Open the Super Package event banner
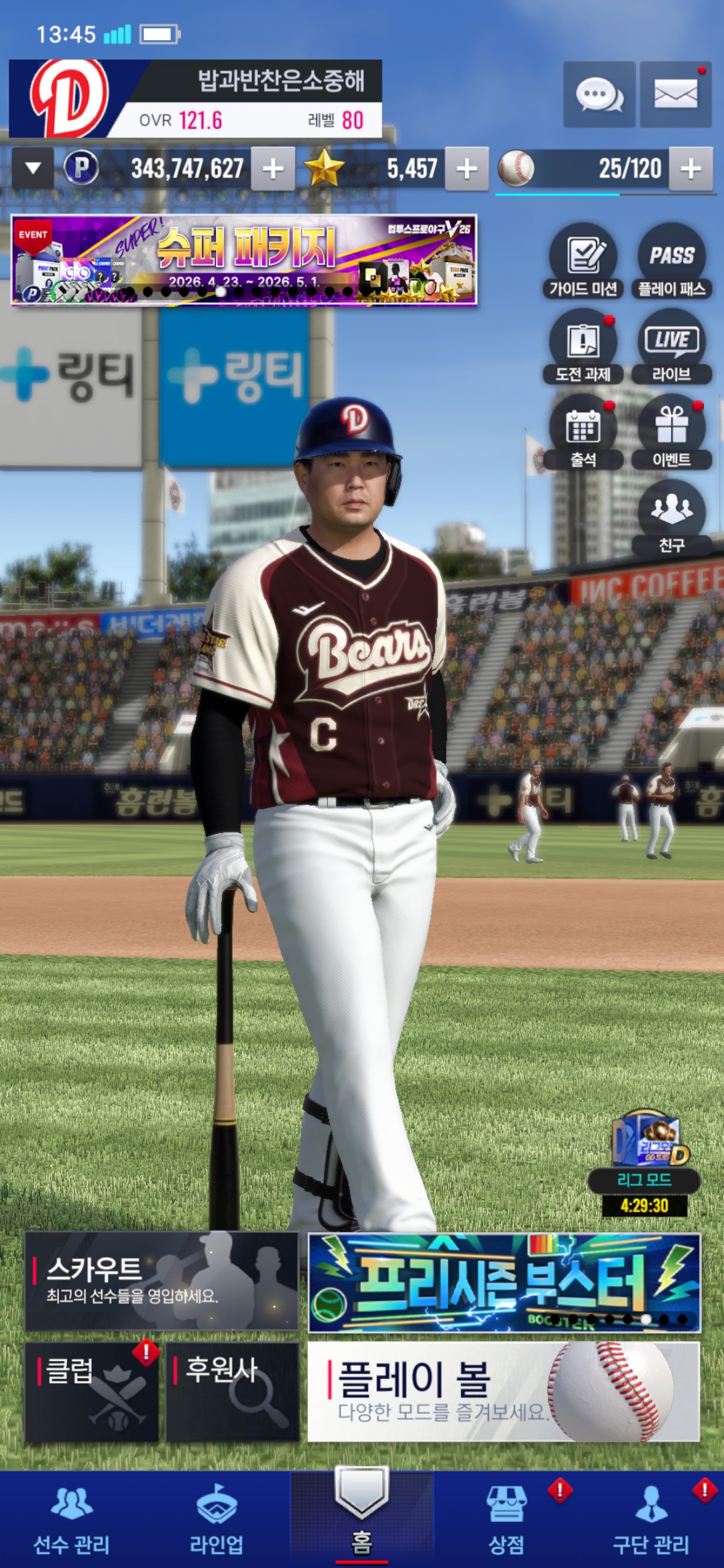The image size is (724, 1568). coord(244,260)
